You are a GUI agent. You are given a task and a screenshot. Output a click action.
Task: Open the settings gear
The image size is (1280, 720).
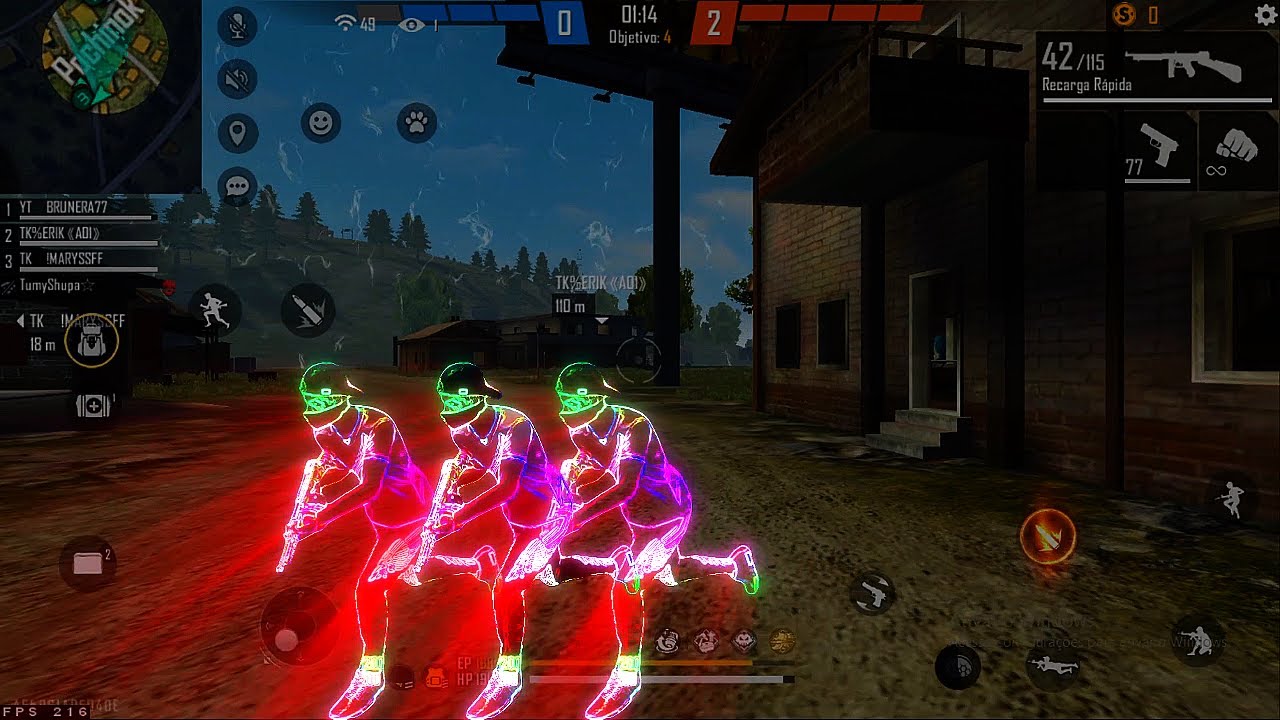1264,15
